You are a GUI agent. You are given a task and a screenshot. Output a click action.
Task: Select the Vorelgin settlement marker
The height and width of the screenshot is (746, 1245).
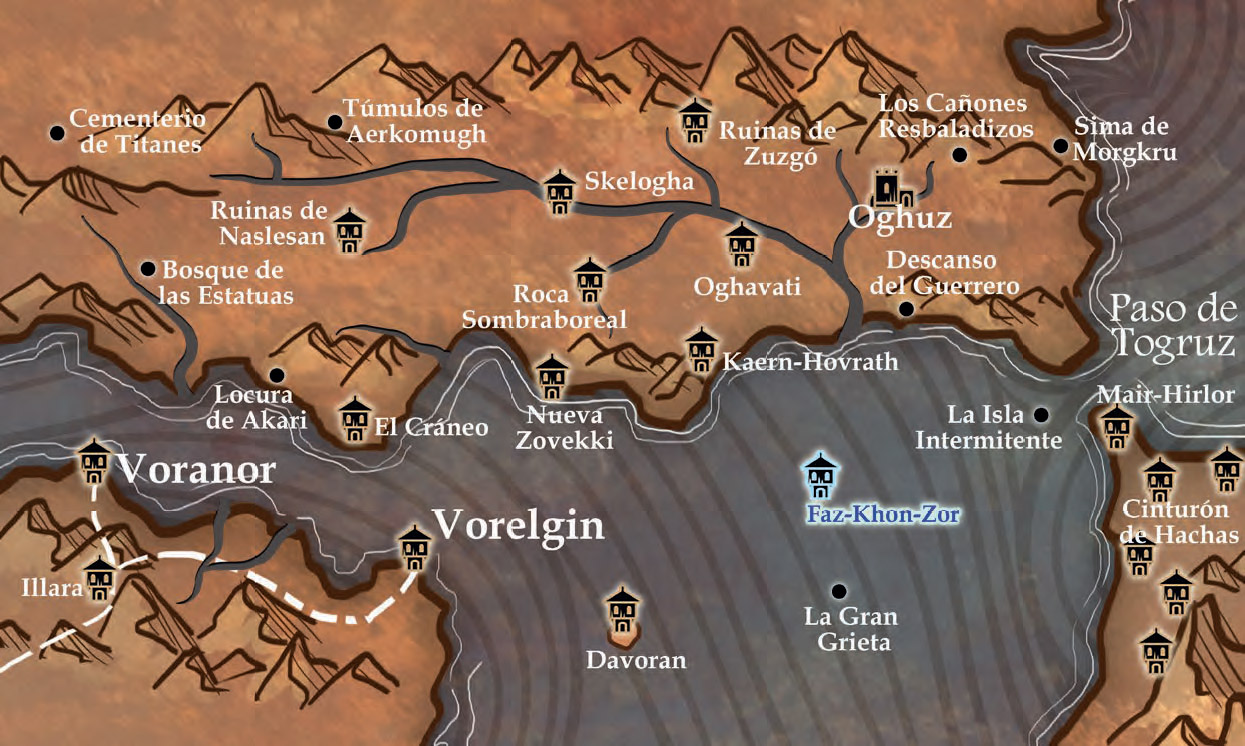coord(414,547)
